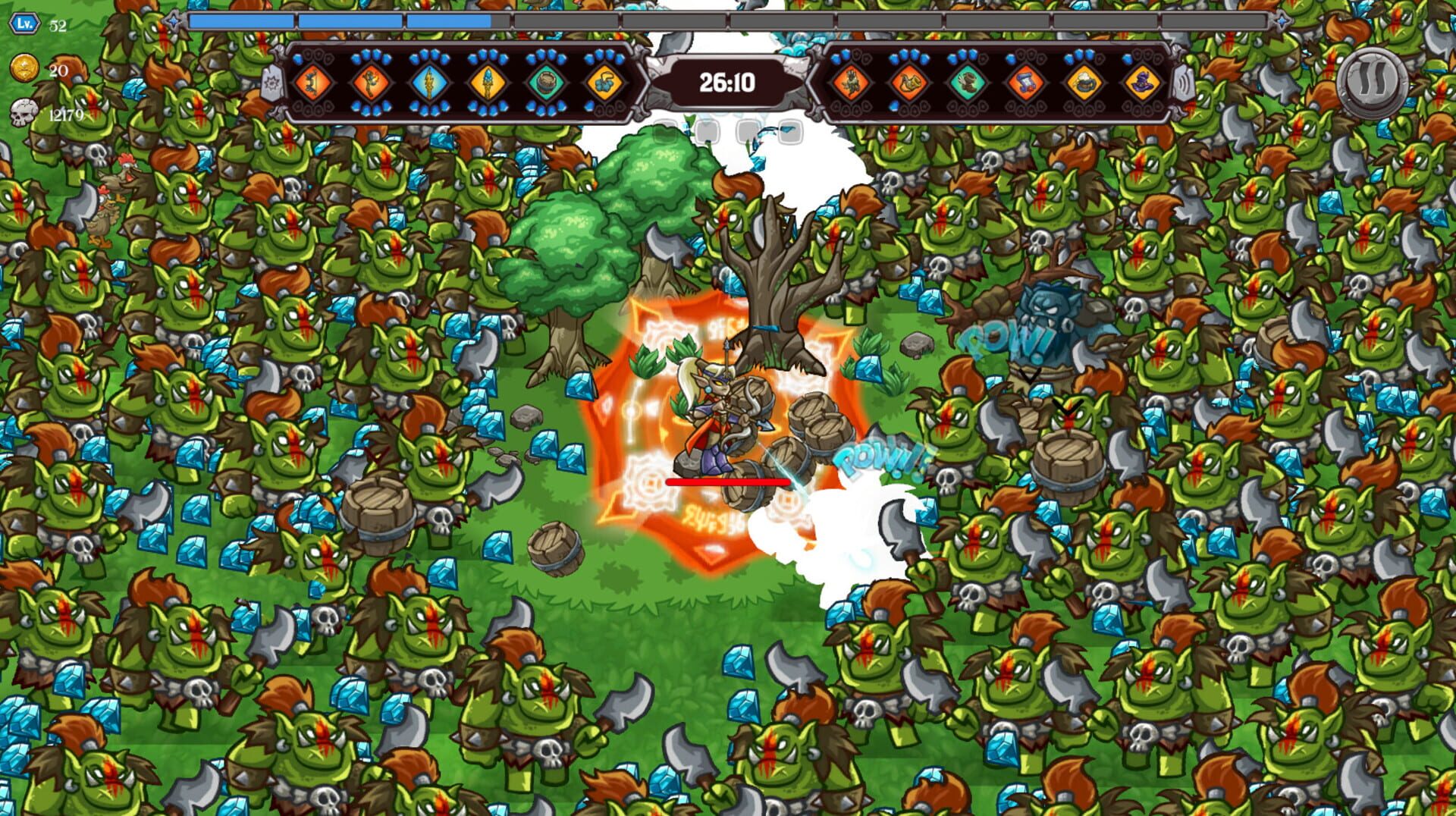The image size is (1456, 816).
Task: Select the barrel skill icon
Action: (546, 83)
